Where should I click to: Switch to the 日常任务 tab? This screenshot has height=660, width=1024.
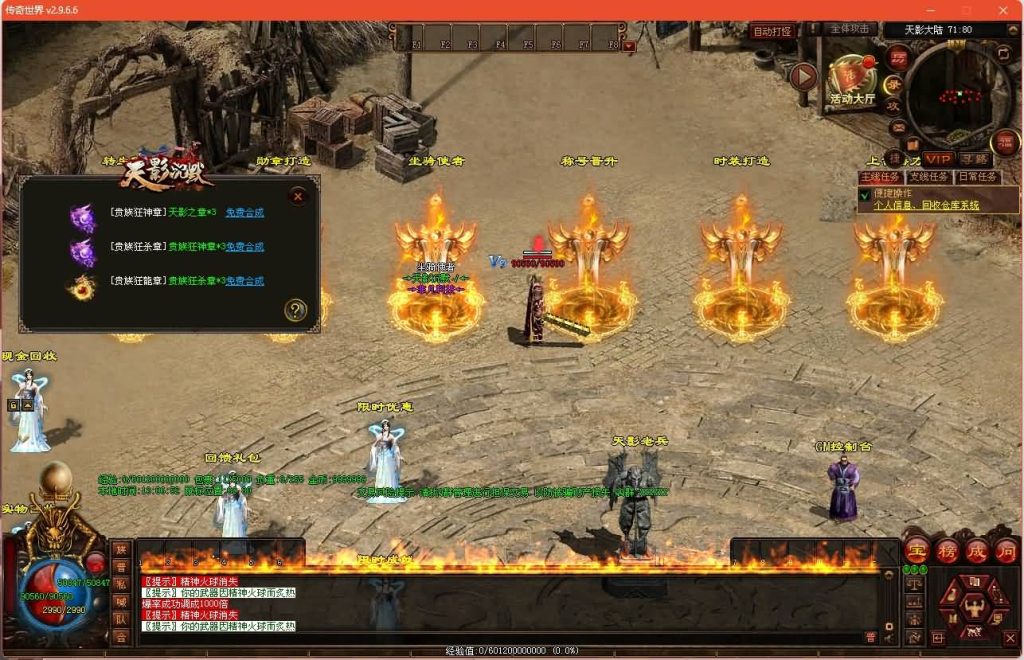point(977,177)
